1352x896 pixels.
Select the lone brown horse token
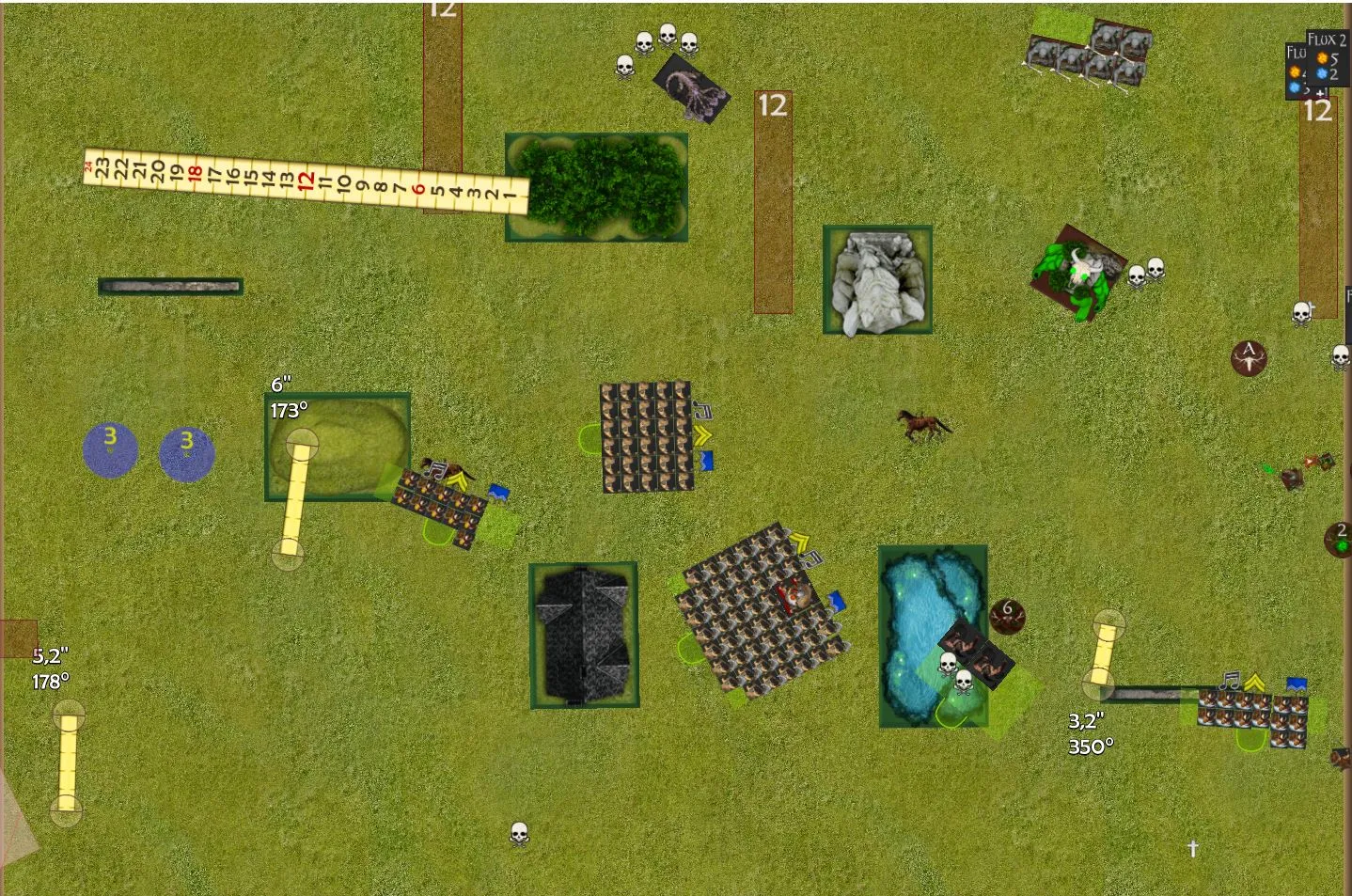point(923,425)
